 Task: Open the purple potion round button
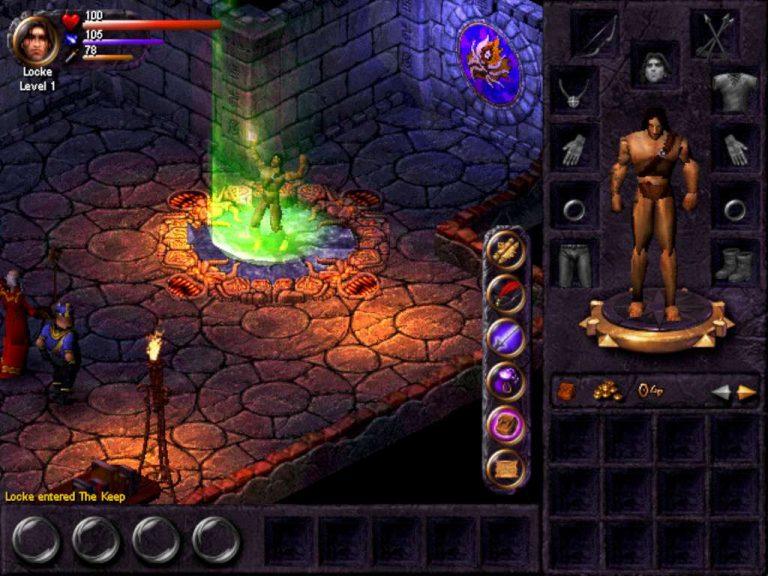point(506,380)
